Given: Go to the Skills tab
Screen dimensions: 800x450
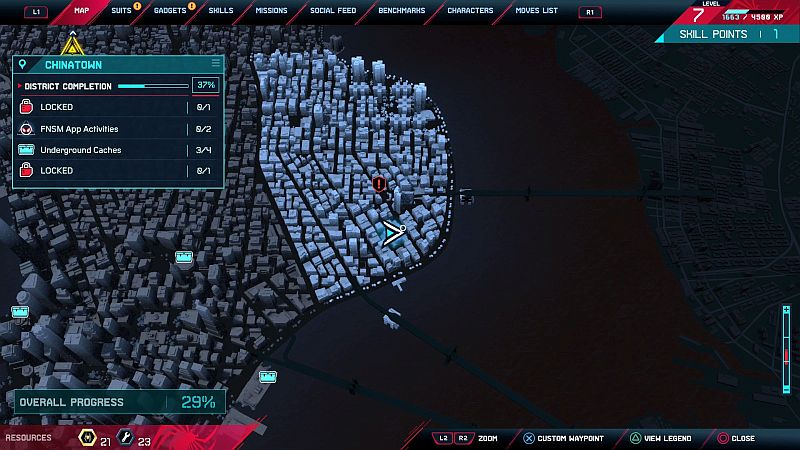Looking at the screenshot, I should [x=221, y=11].
